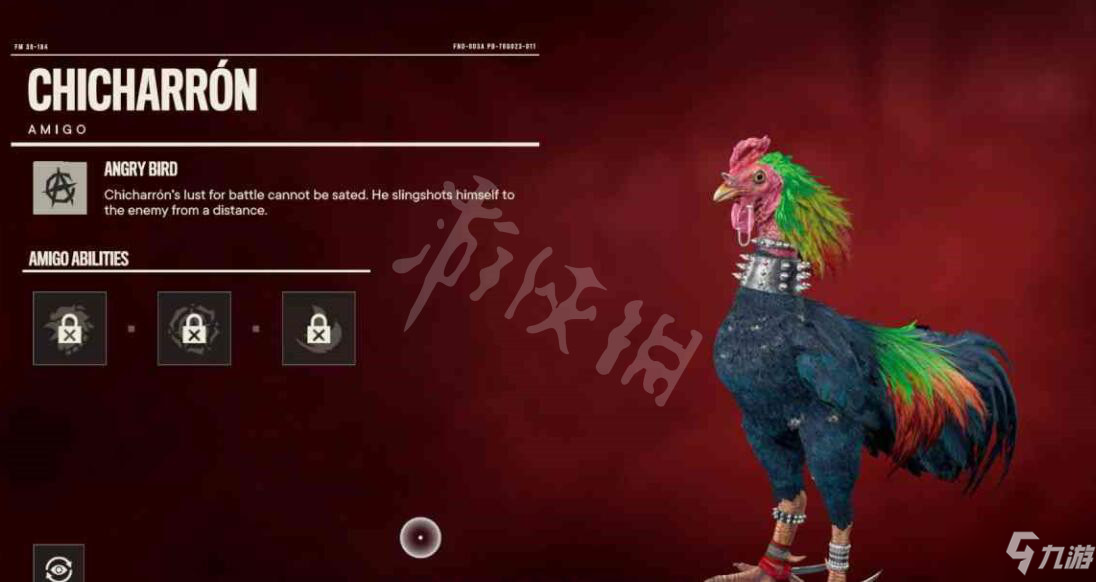Toggle the eye view-rotation button
Viewport: 1096px width, 582px height.
pos(58,566)
